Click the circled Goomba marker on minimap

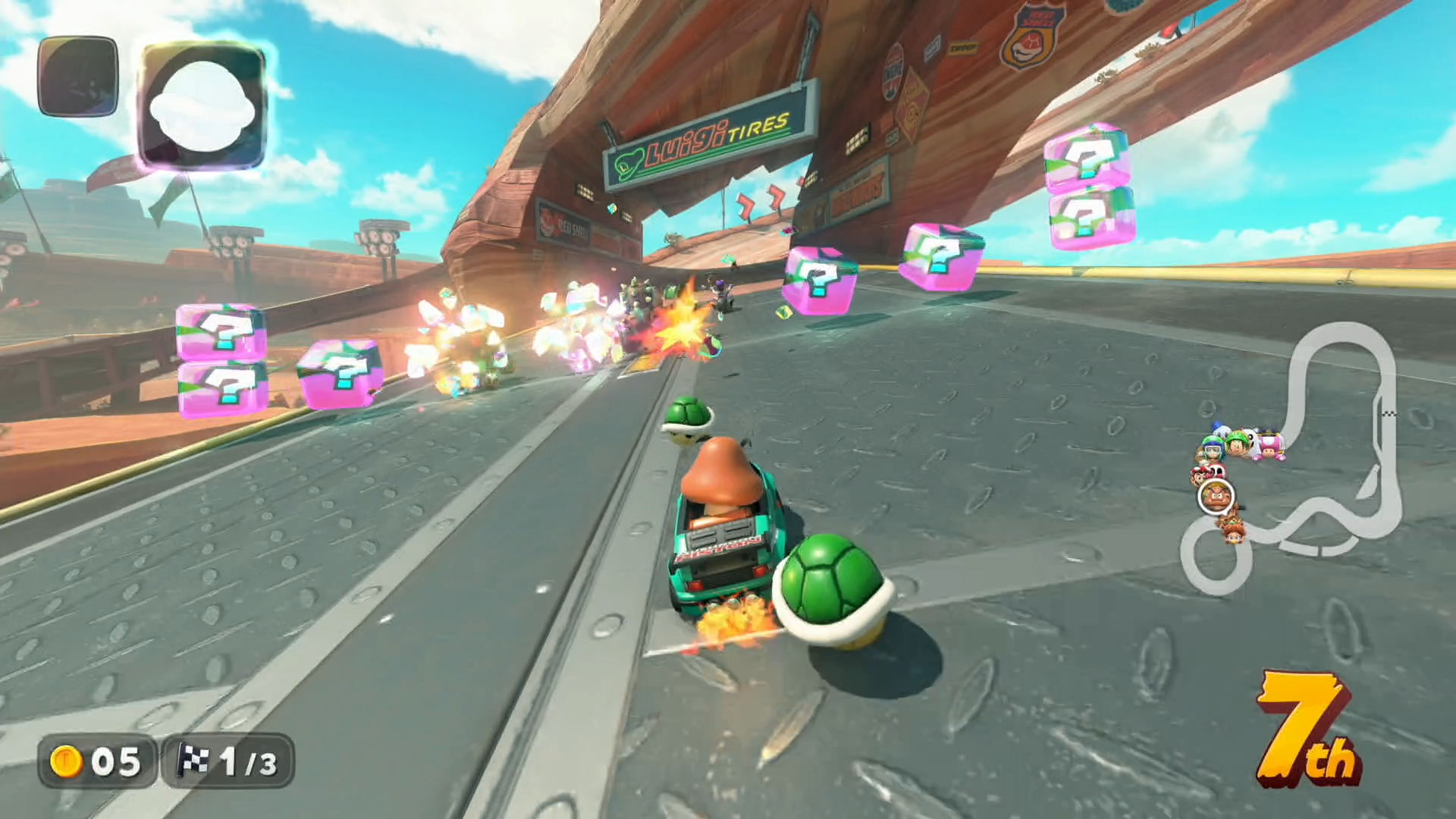[x=1216, y=497]
